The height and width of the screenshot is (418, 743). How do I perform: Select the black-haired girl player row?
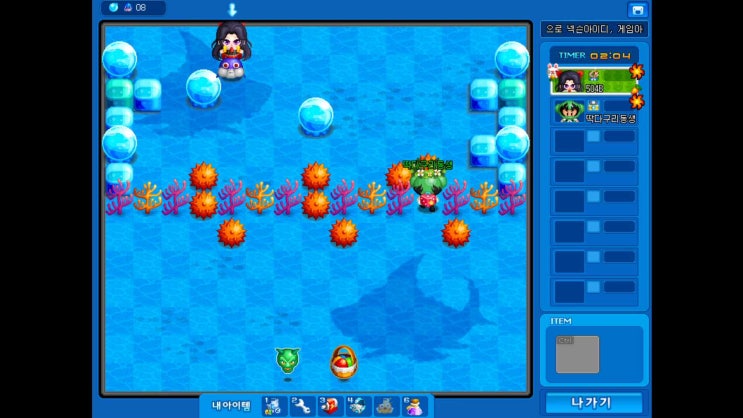[x=594, y=79]
